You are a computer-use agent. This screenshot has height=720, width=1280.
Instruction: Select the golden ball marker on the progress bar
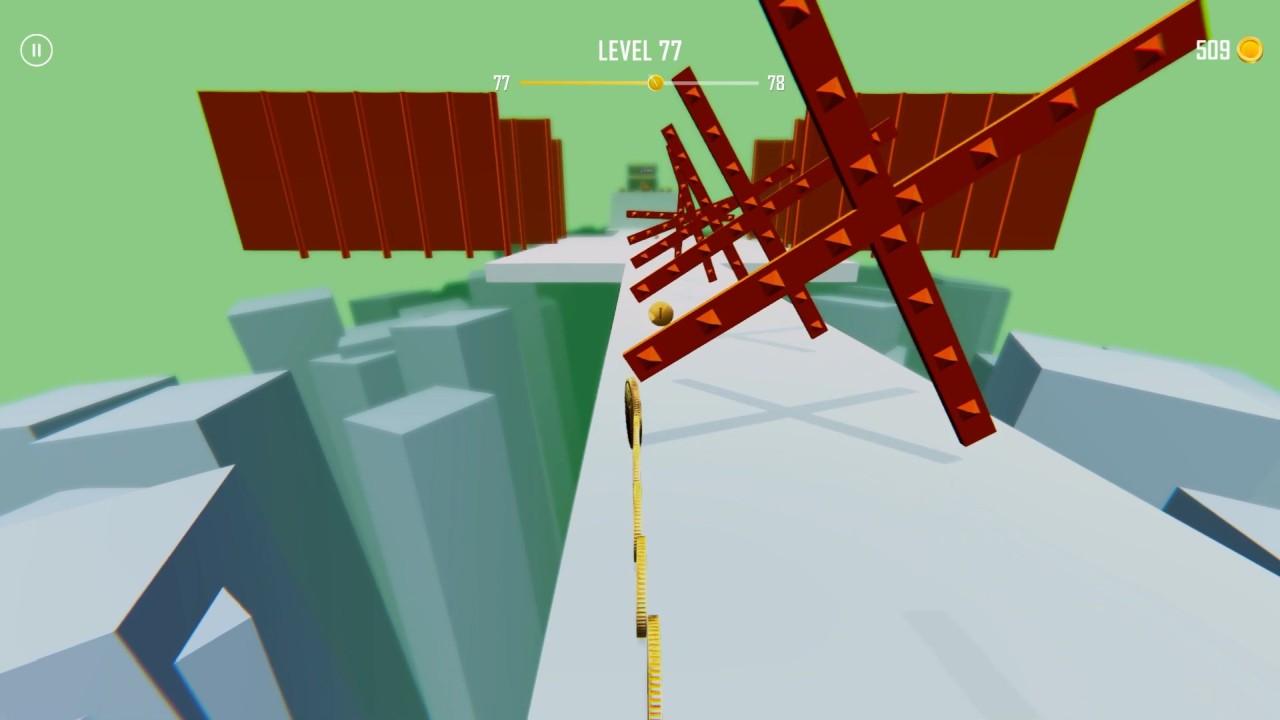click(656, 82)
